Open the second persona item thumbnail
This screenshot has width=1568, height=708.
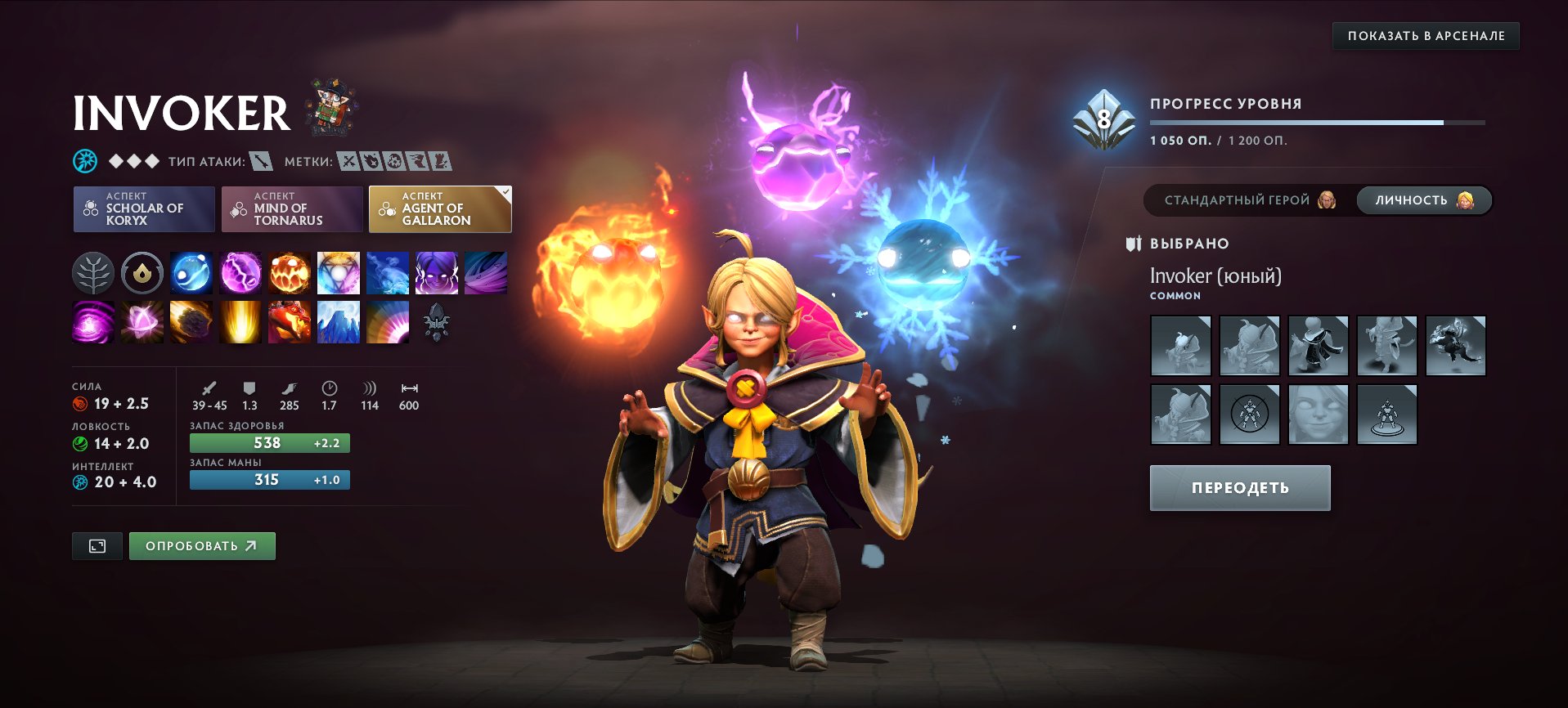[1250, 345]
